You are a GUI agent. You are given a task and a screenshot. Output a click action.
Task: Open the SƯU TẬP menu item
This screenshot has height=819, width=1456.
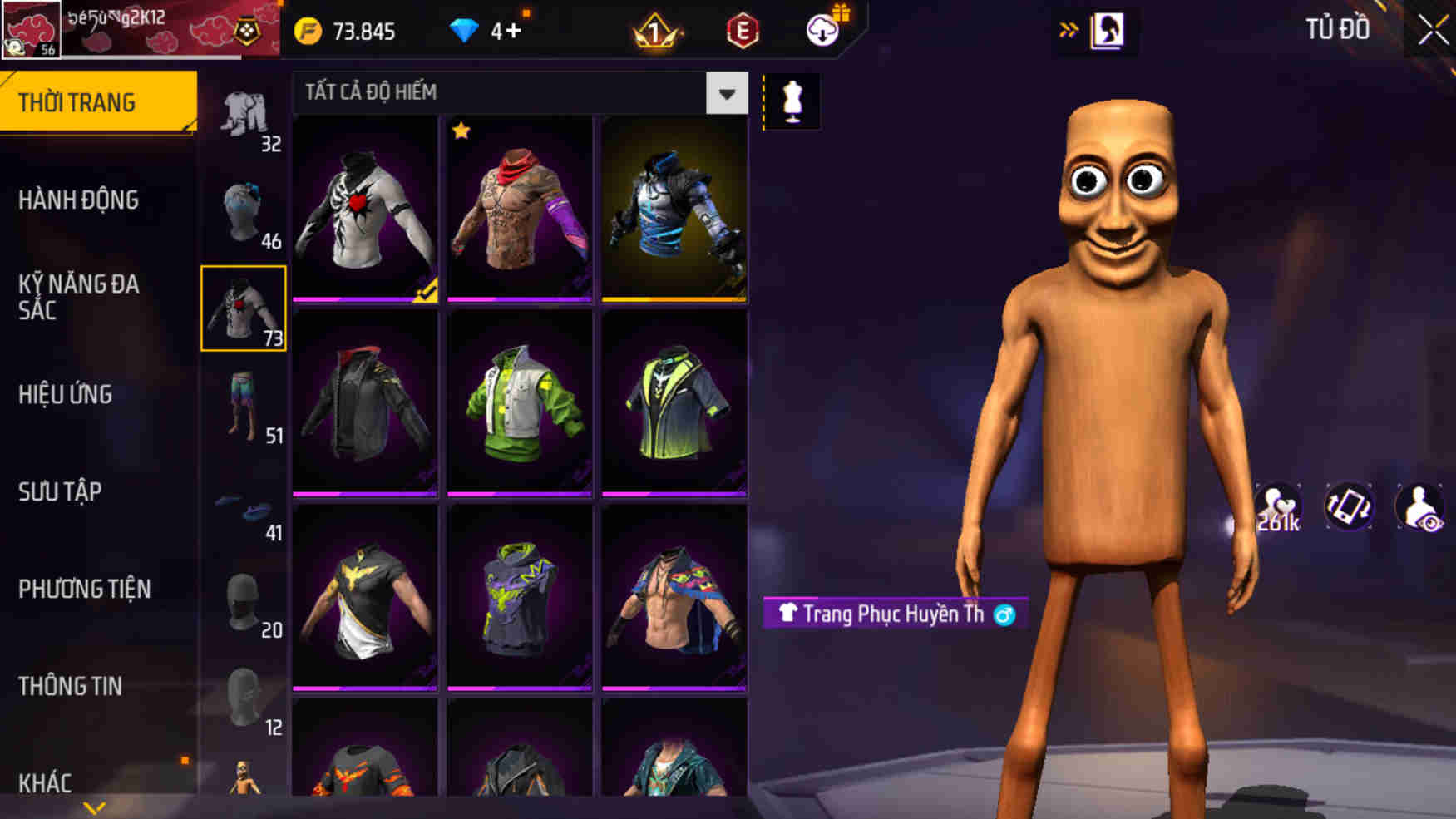pos(57,492)
